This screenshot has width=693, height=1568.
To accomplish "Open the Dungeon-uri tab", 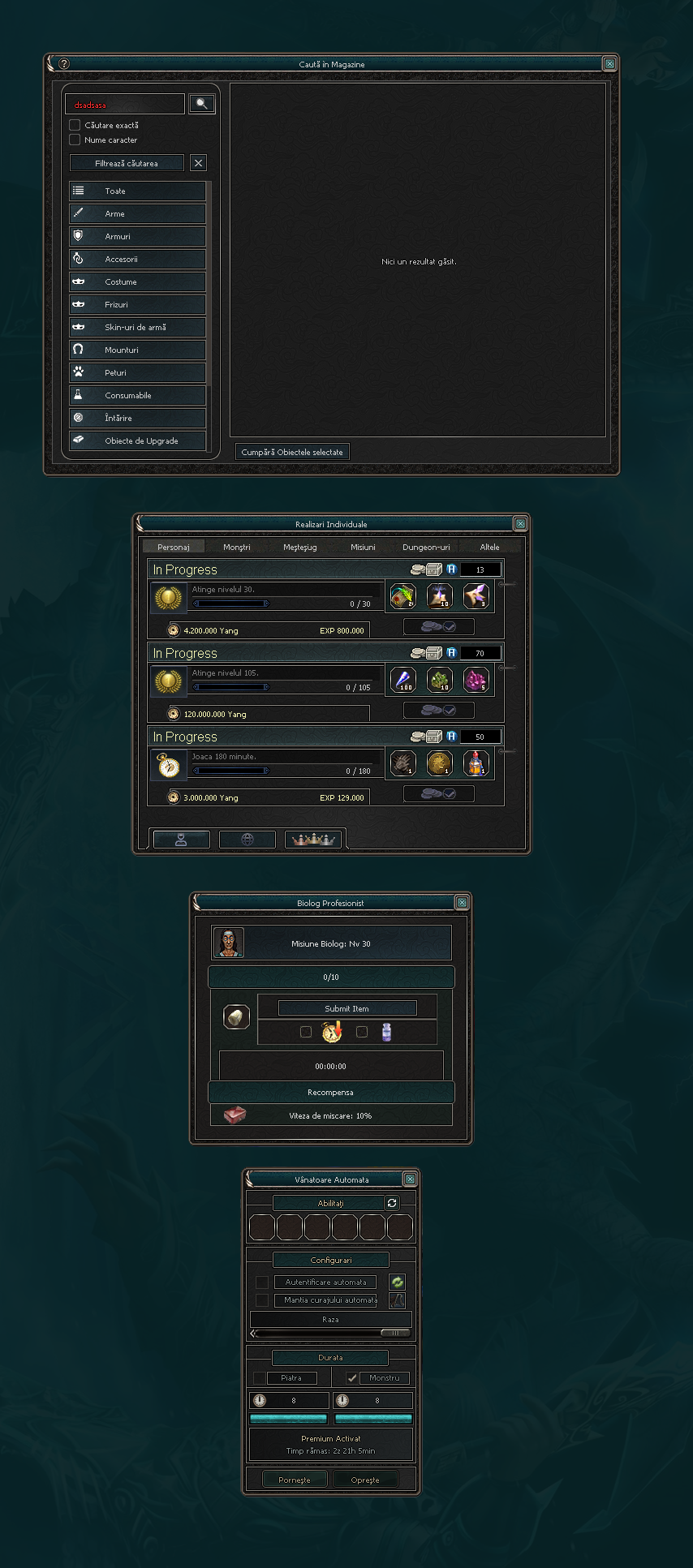I will point(426,547).
